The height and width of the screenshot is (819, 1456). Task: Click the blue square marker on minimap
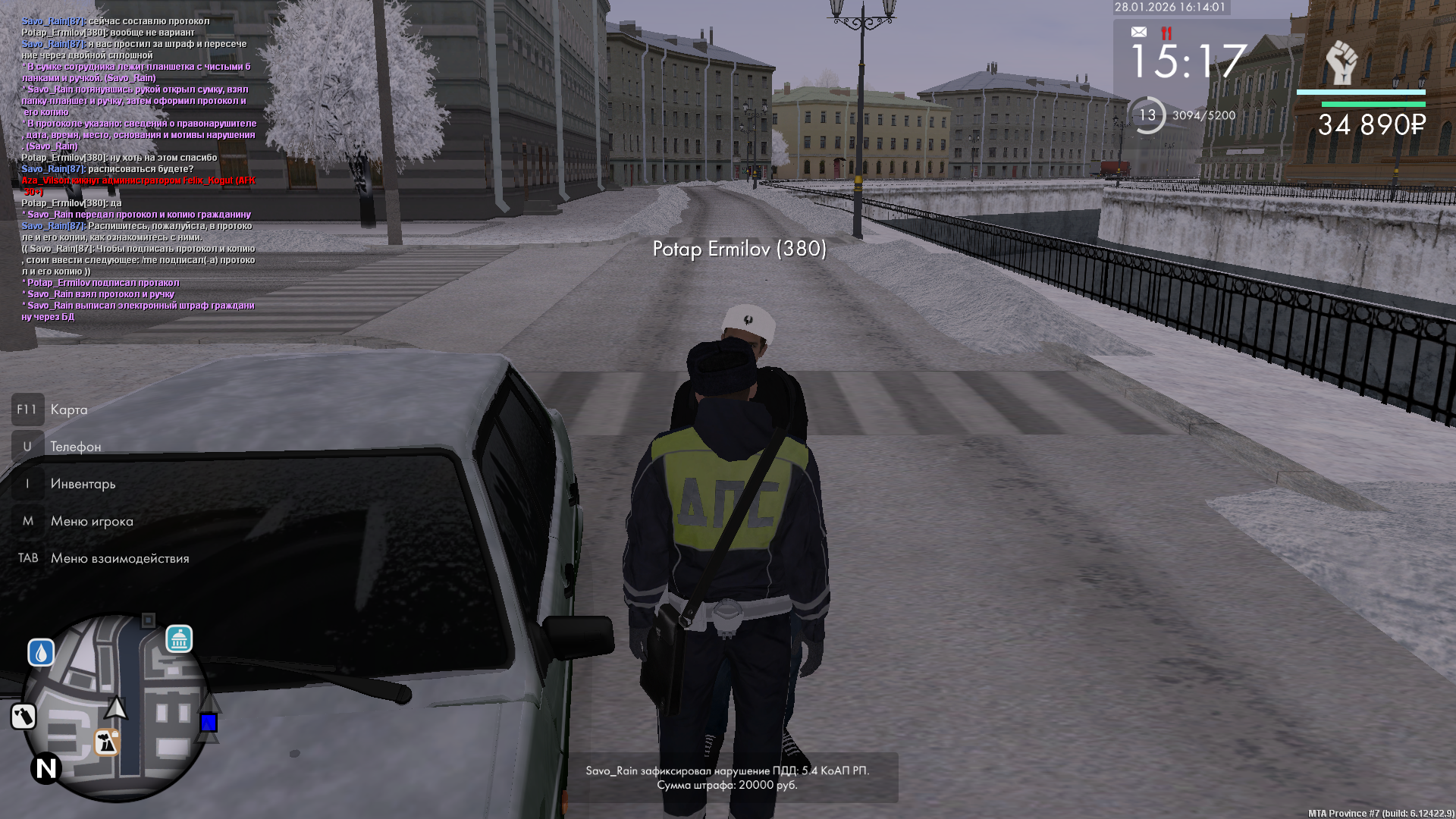tap(209, 723)
